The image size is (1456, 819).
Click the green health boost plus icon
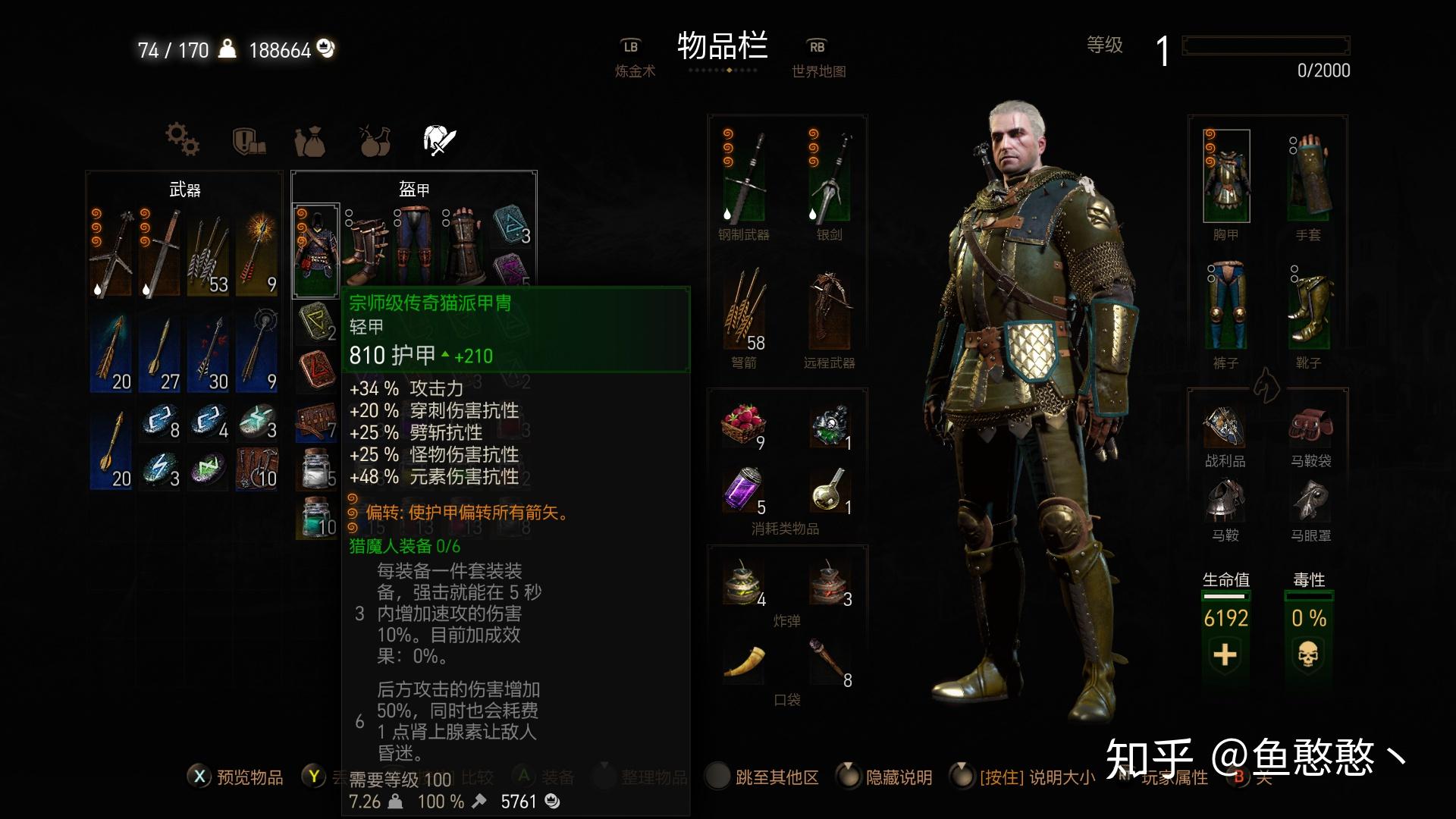pyautogui.click(x=1225, y=654)
